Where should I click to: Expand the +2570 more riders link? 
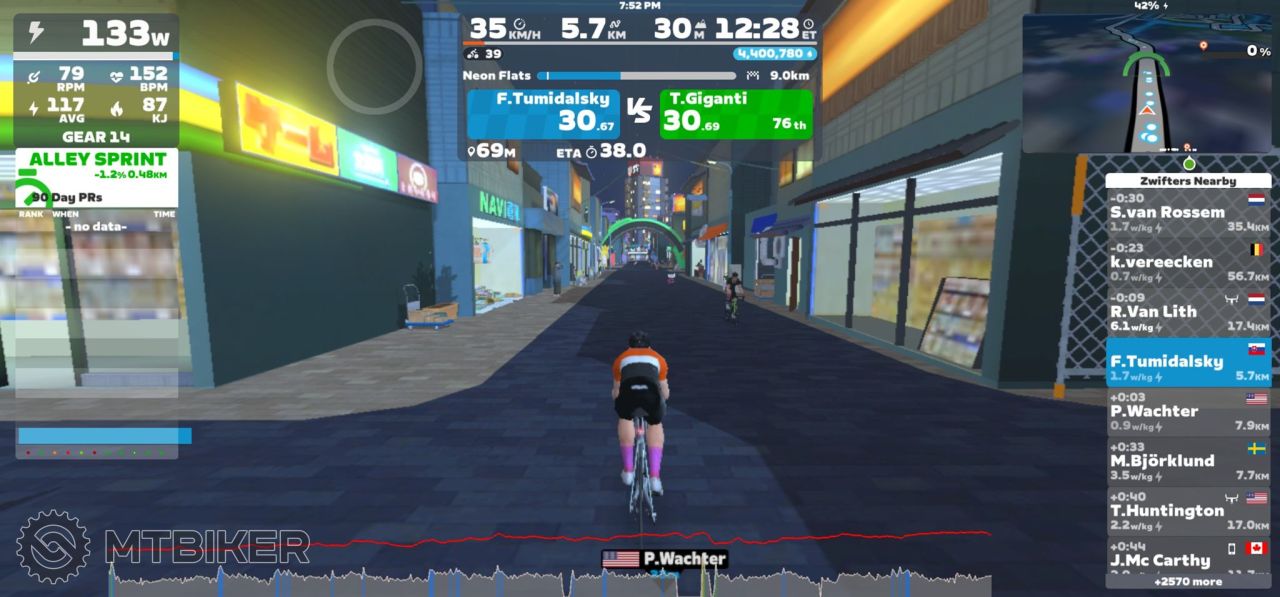pos(1188,581)
